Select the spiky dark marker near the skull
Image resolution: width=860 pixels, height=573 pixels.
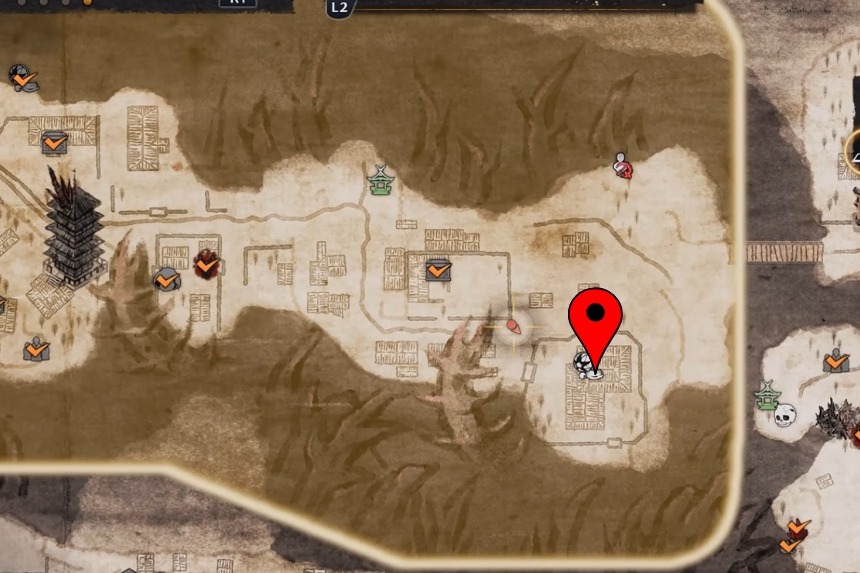point(832,418)
